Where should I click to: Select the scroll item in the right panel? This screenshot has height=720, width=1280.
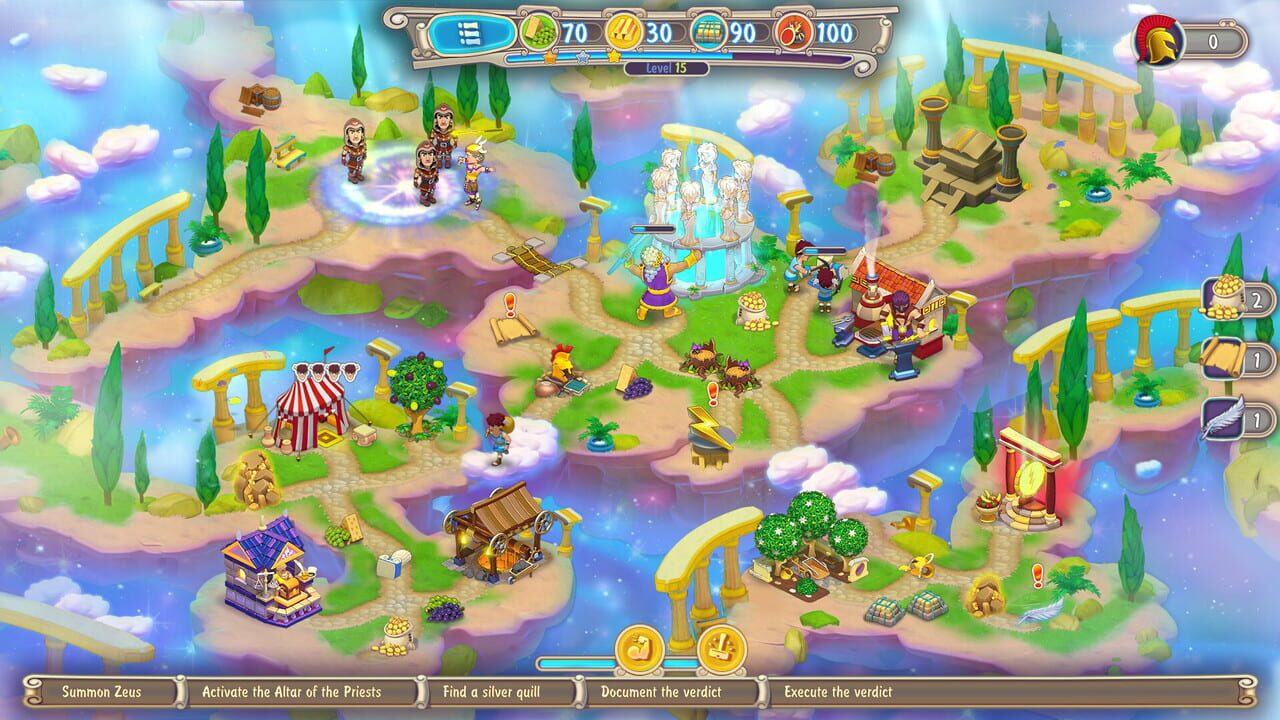tap(1222, 360)
